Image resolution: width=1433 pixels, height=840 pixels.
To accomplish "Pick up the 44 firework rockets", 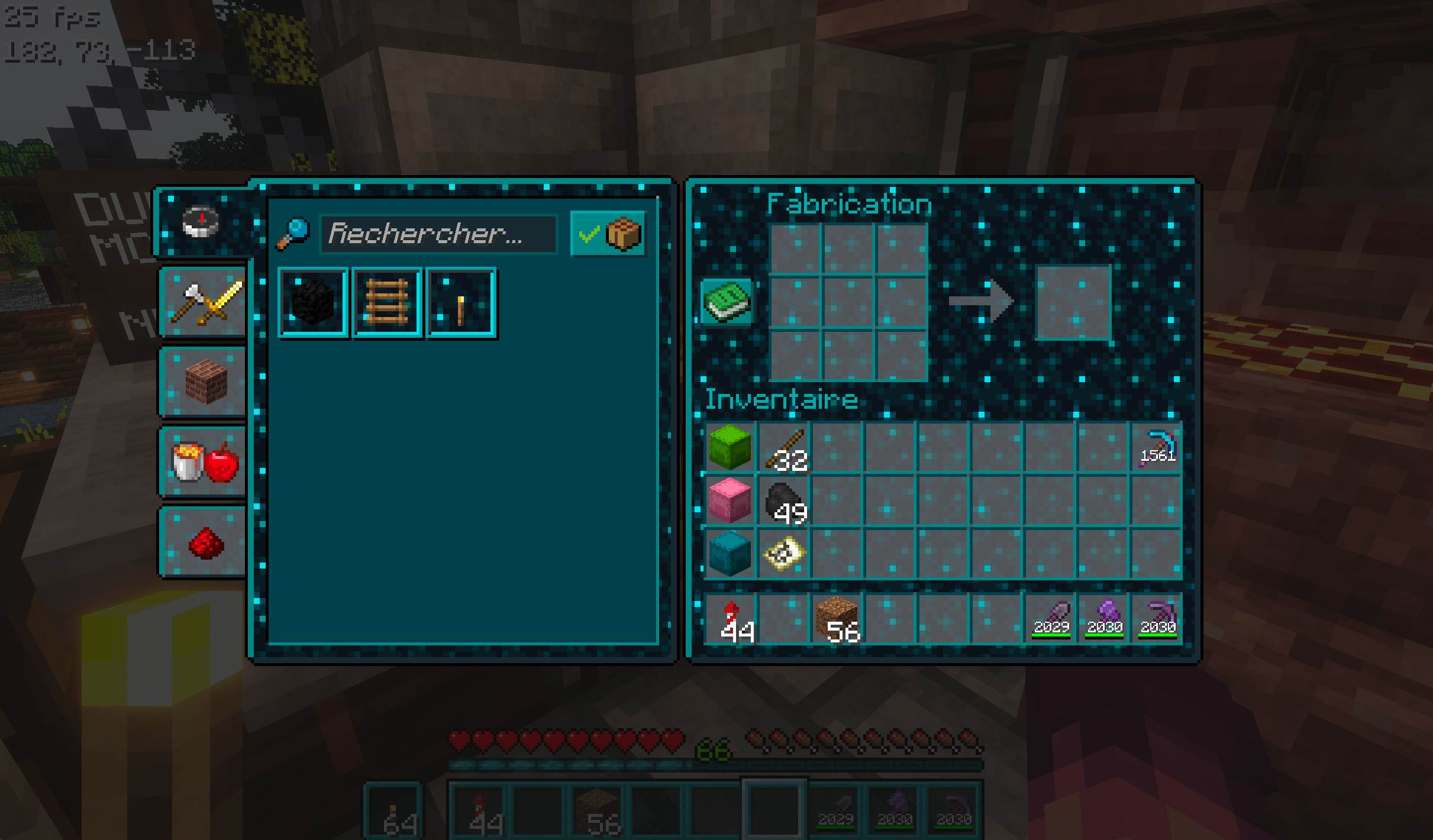I will coord(731,619).
